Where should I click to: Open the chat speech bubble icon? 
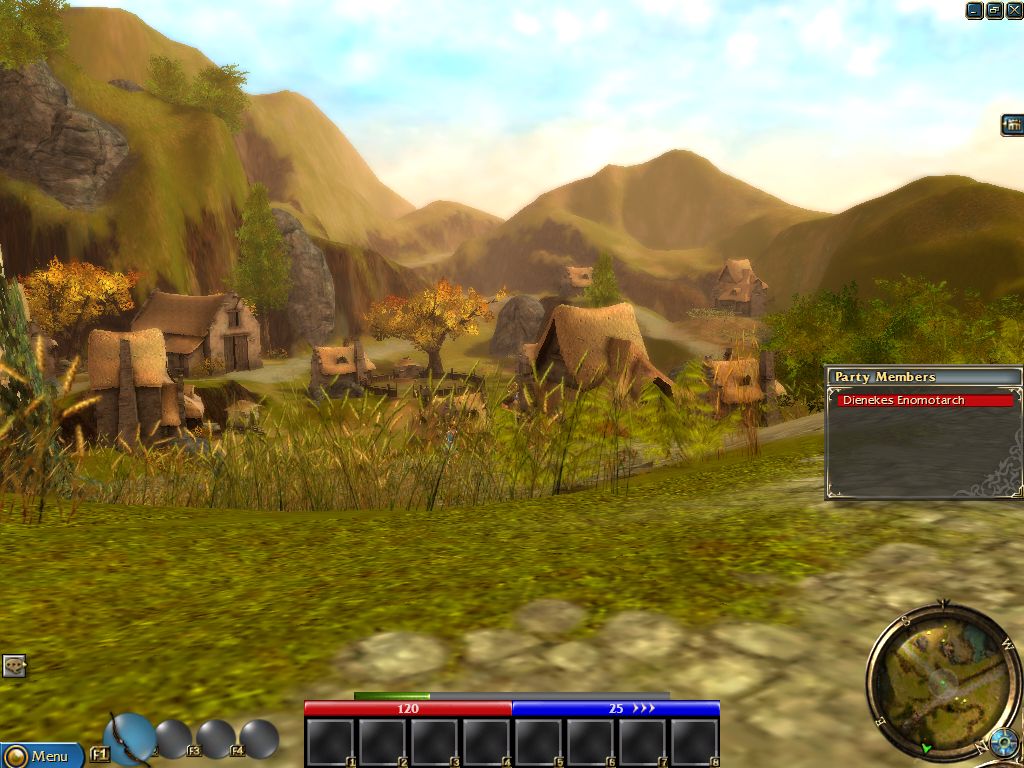click(x=14, y=665)
